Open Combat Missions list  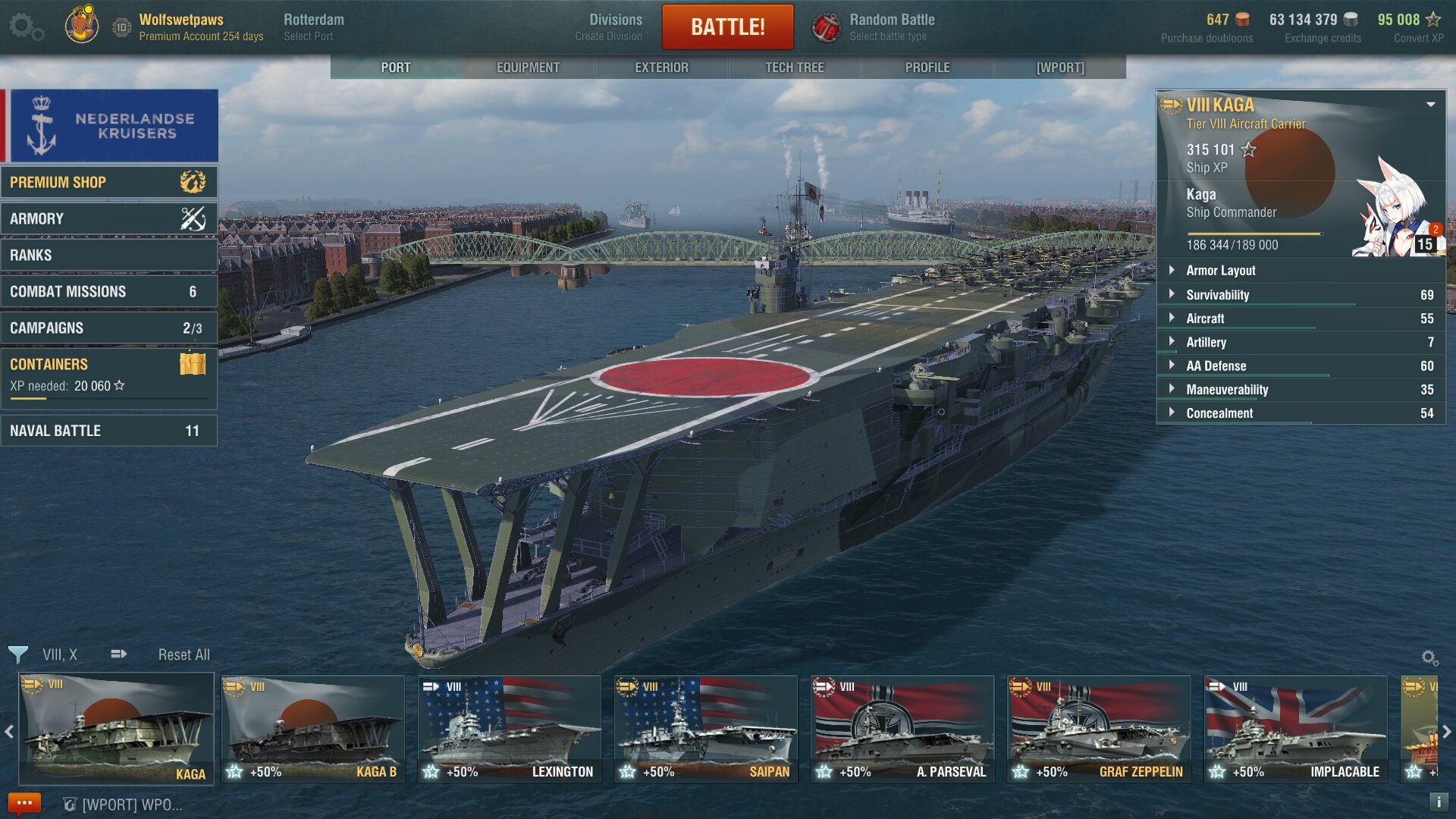point(109,291)
